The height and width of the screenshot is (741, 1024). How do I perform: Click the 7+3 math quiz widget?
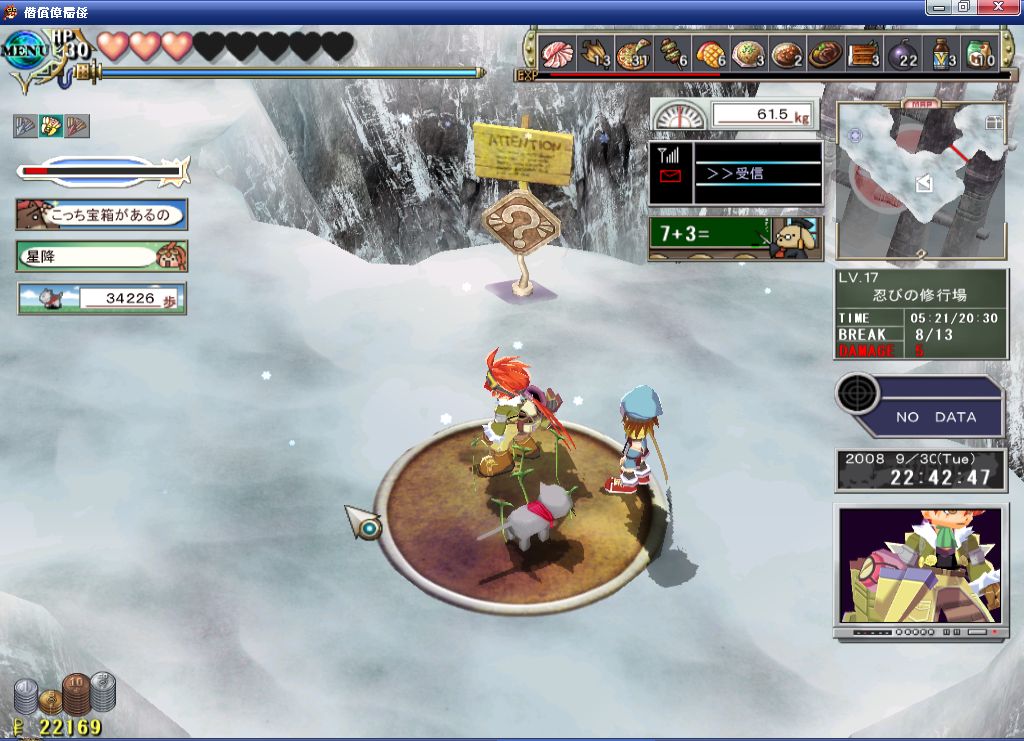[x=735, y=238]
